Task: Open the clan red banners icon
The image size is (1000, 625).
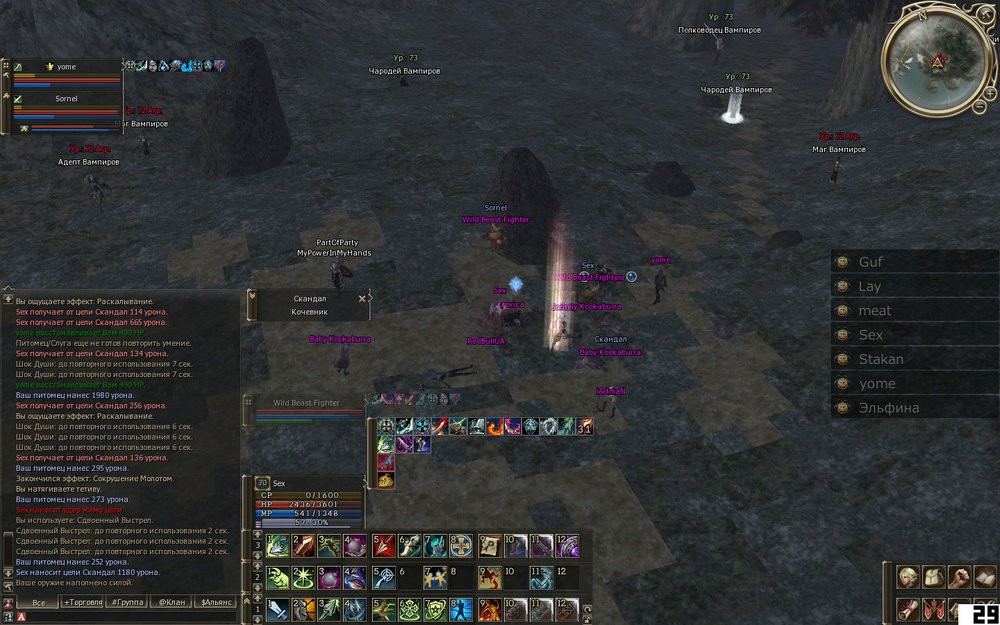Action: pos(933,608)
